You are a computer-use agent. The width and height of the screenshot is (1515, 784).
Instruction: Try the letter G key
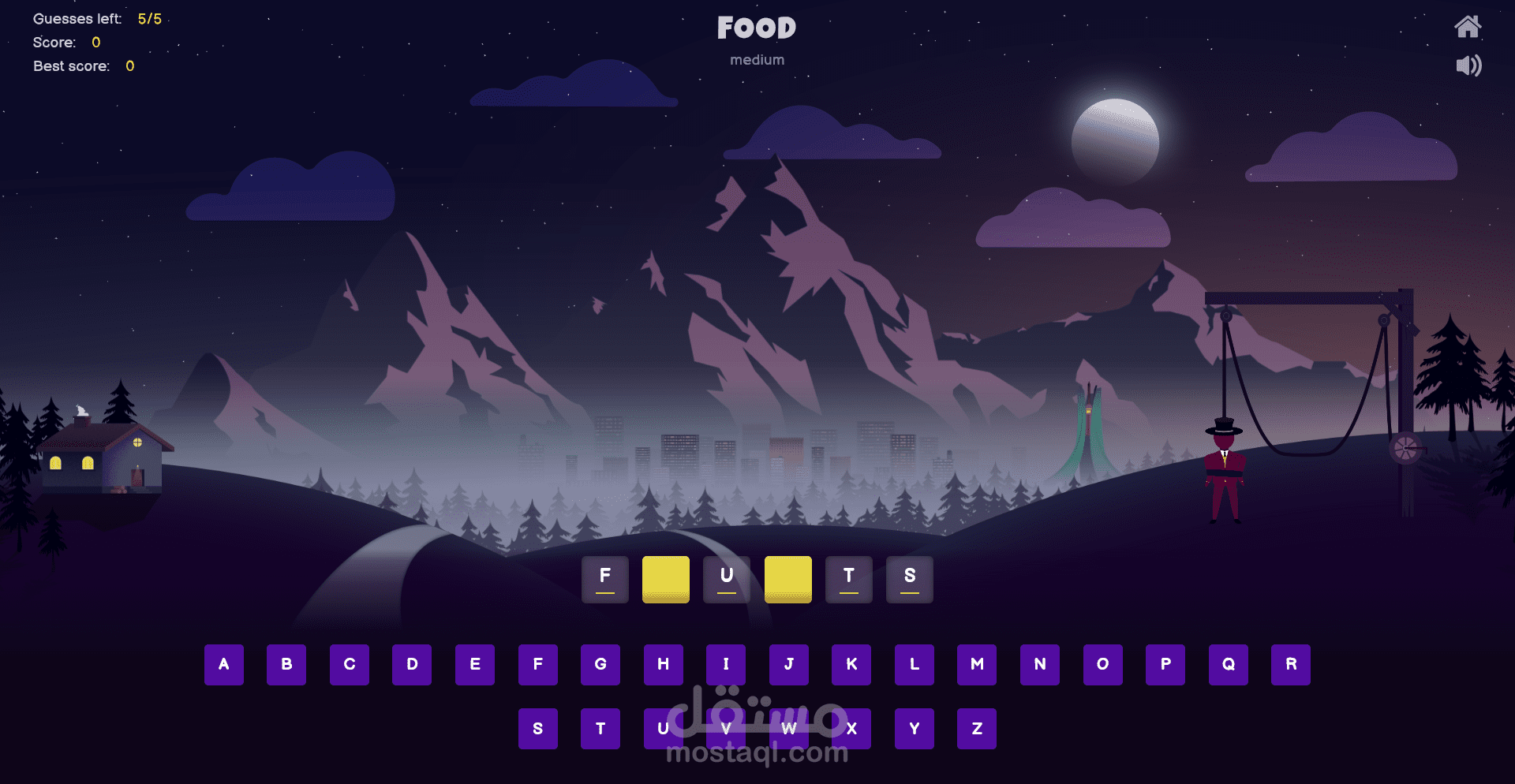(600, 664)
